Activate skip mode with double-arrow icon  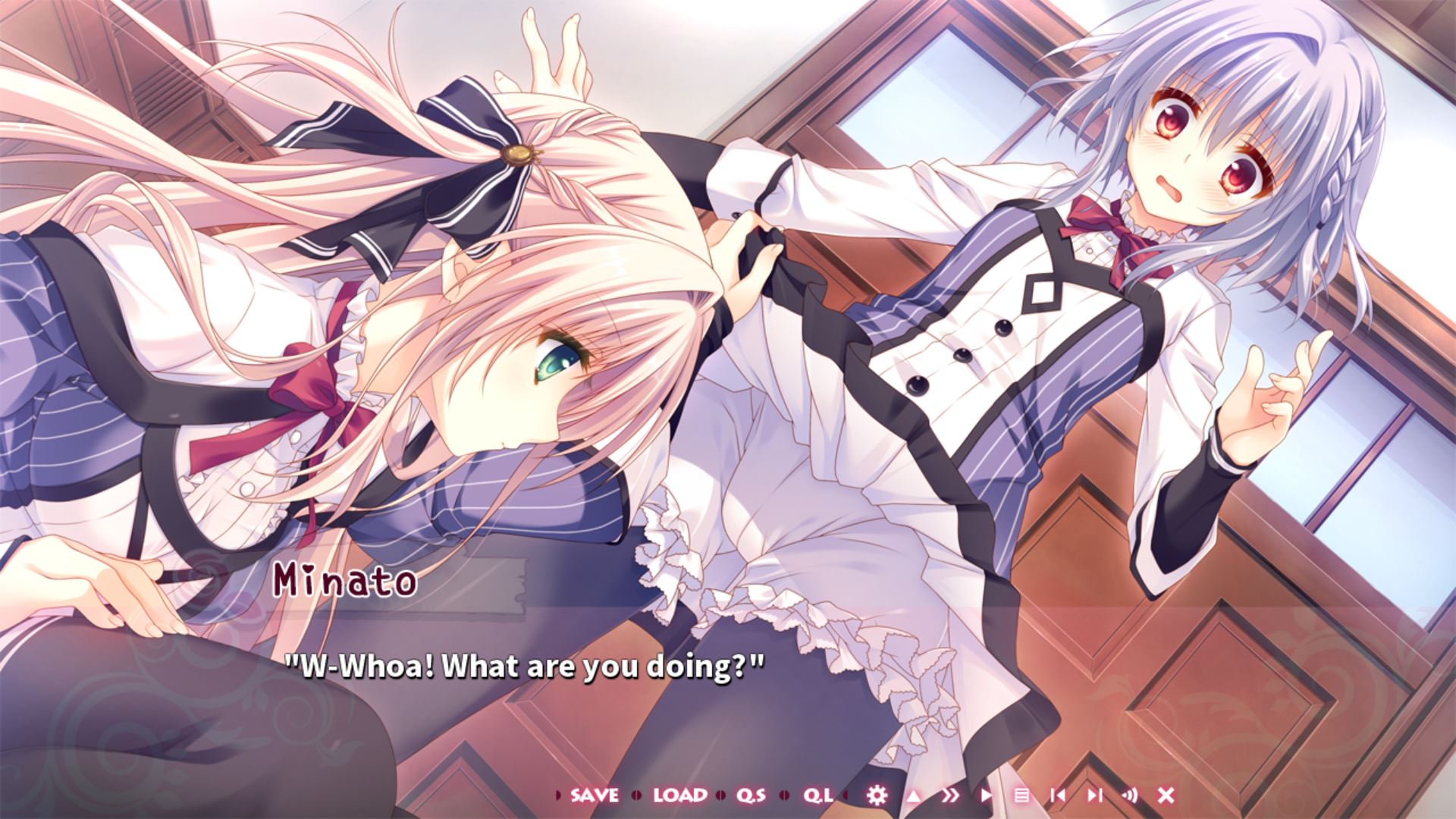(x=949, y=795)
